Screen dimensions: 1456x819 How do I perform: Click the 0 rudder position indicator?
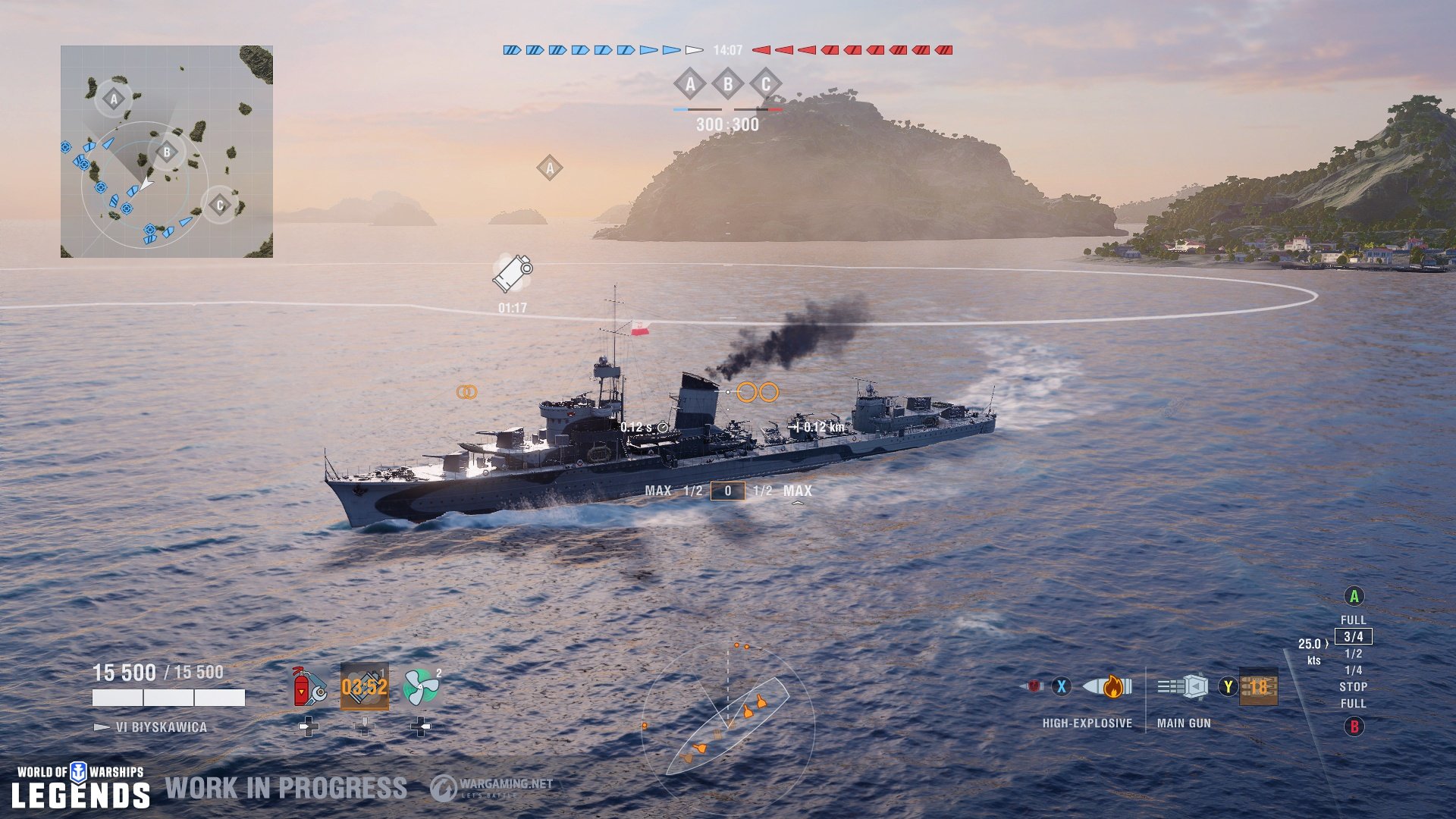click(730, 491)
